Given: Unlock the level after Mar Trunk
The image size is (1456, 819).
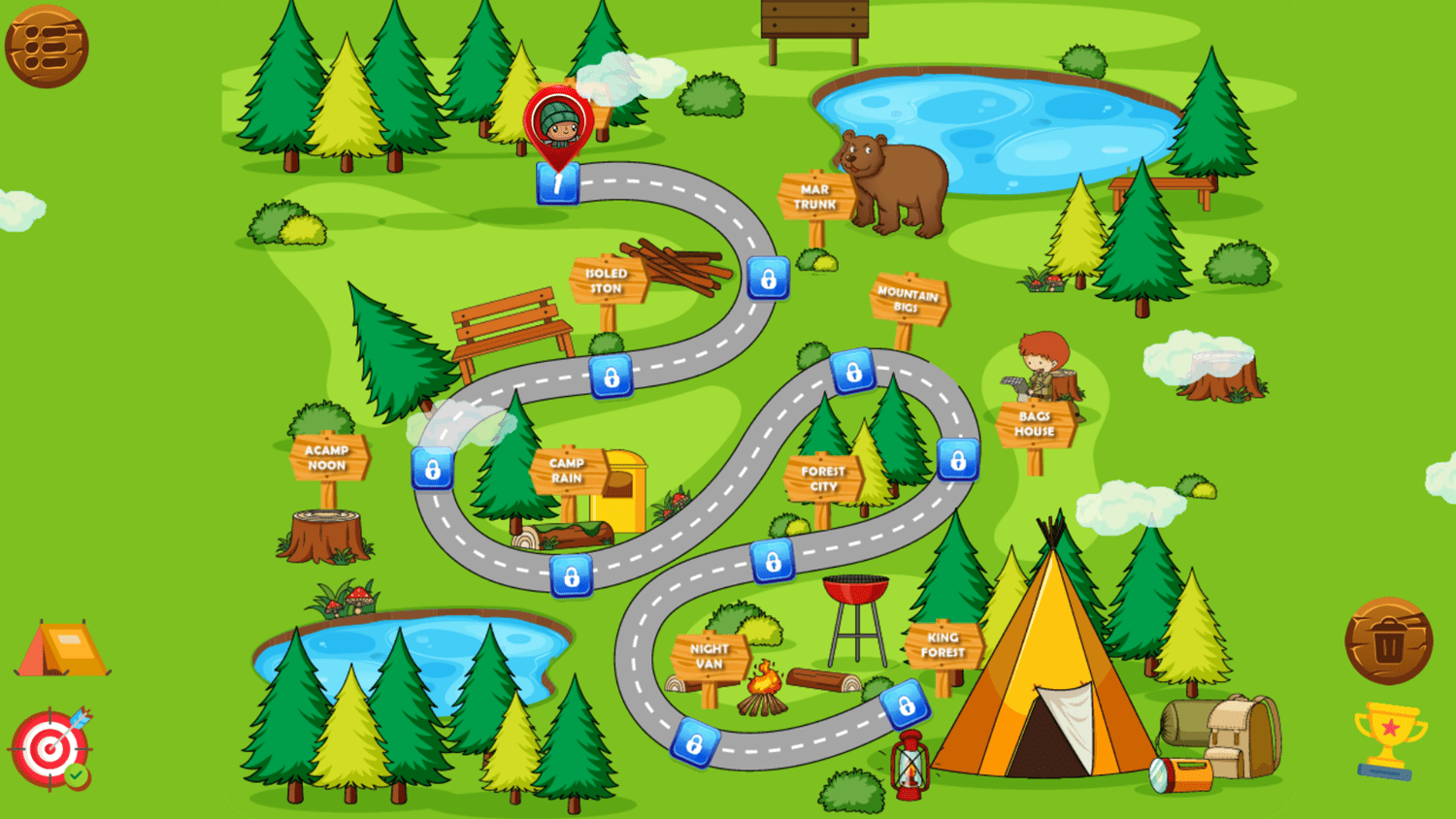Looking at the screenshot, I should pos(770,282).
